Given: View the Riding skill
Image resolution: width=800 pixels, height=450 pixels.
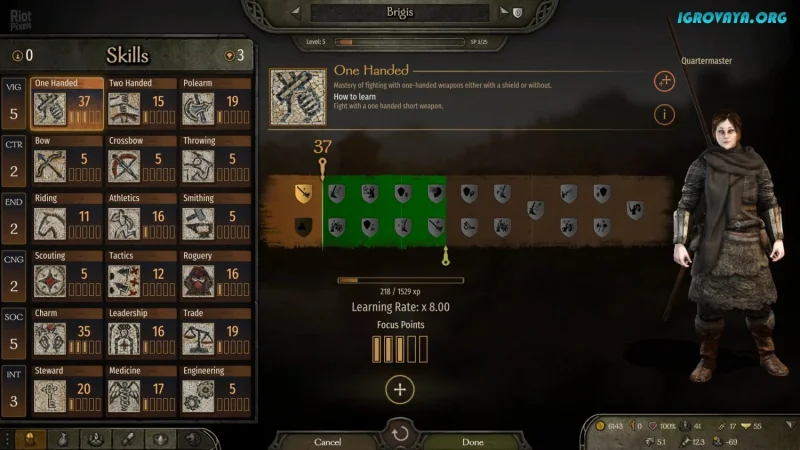Looking at the screenshot, I should [67, 220].
